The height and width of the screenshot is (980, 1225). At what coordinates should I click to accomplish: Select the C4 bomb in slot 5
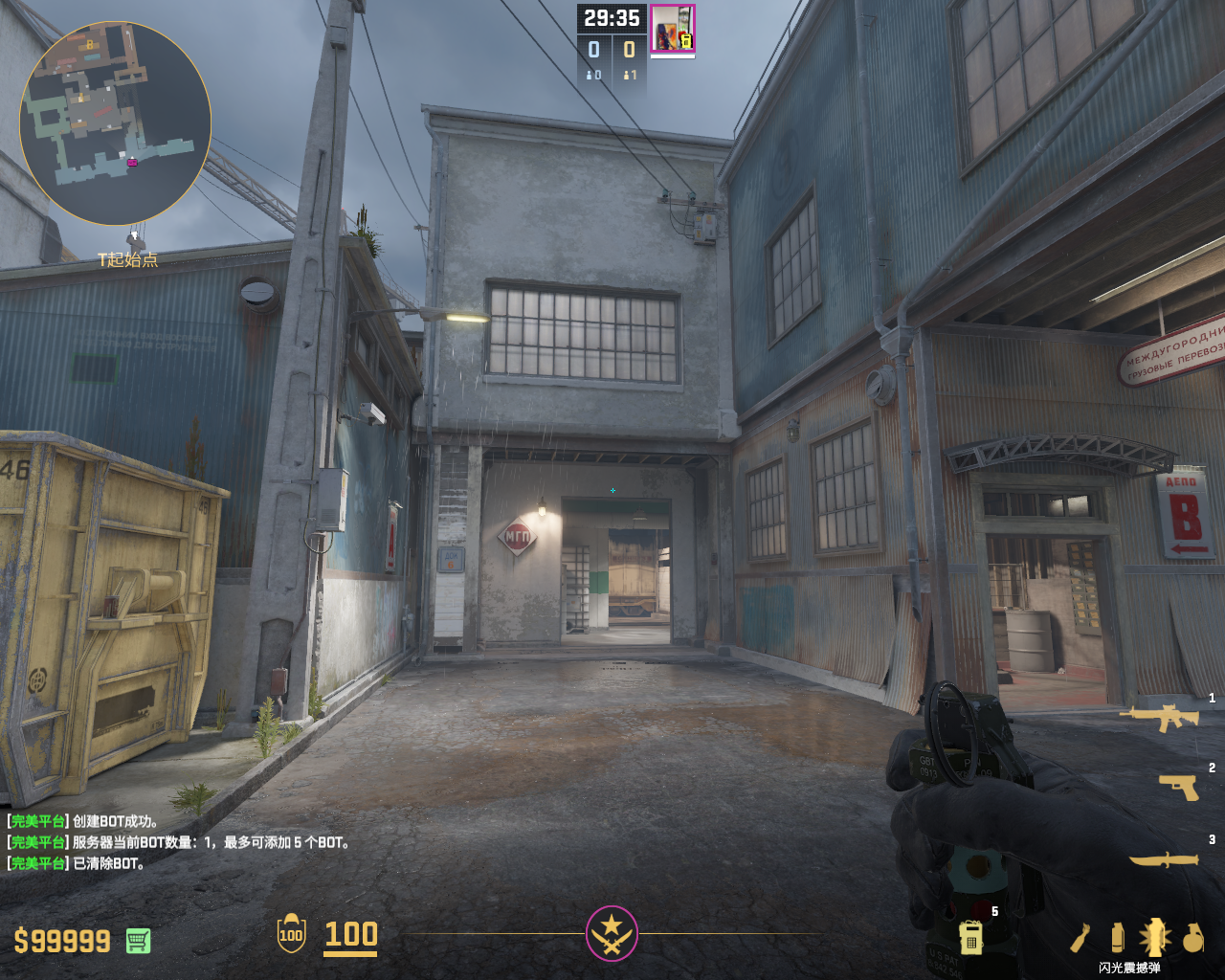(x=970, y=937)
